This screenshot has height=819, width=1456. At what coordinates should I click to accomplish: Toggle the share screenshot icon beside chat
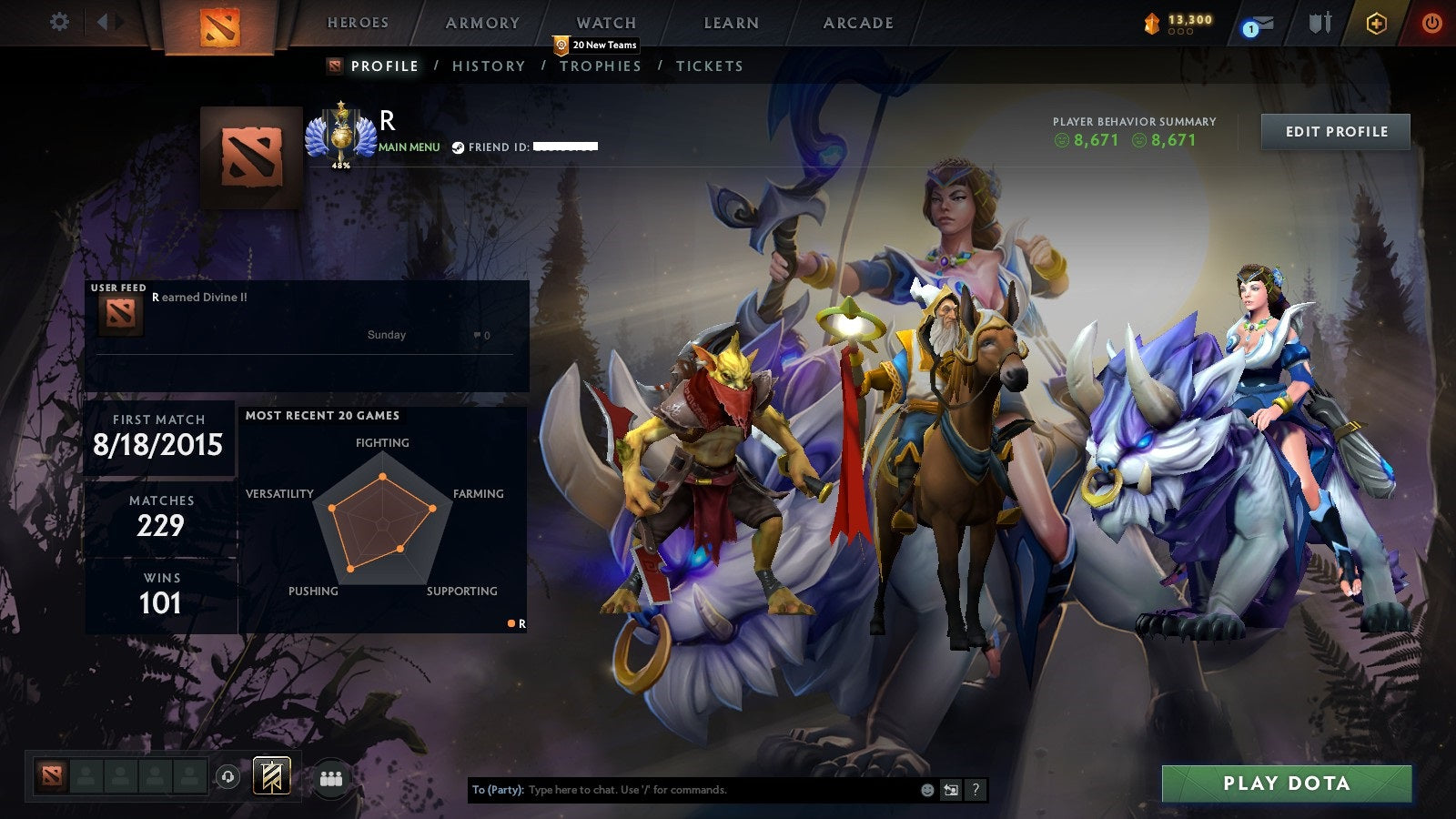coord(950,790)
